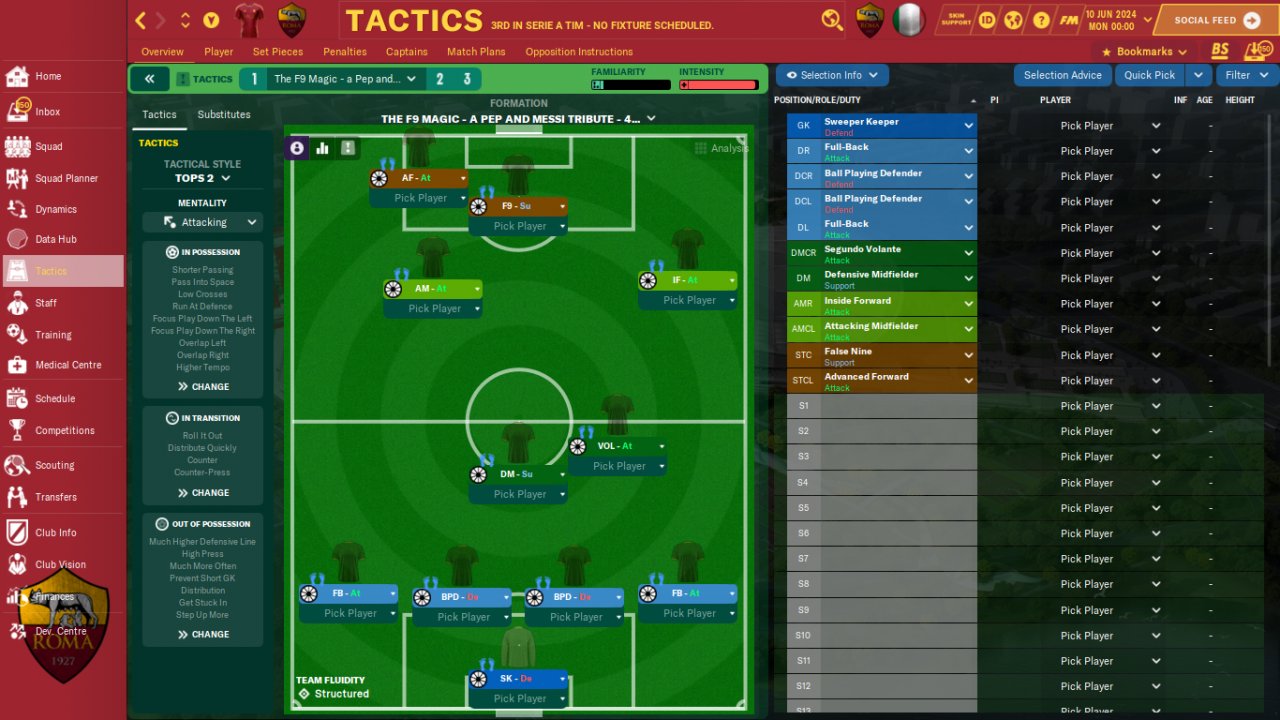Click the Quick Pick button
The width and height of the screenshot is (1280, 720).
[x=1149, y=75]
